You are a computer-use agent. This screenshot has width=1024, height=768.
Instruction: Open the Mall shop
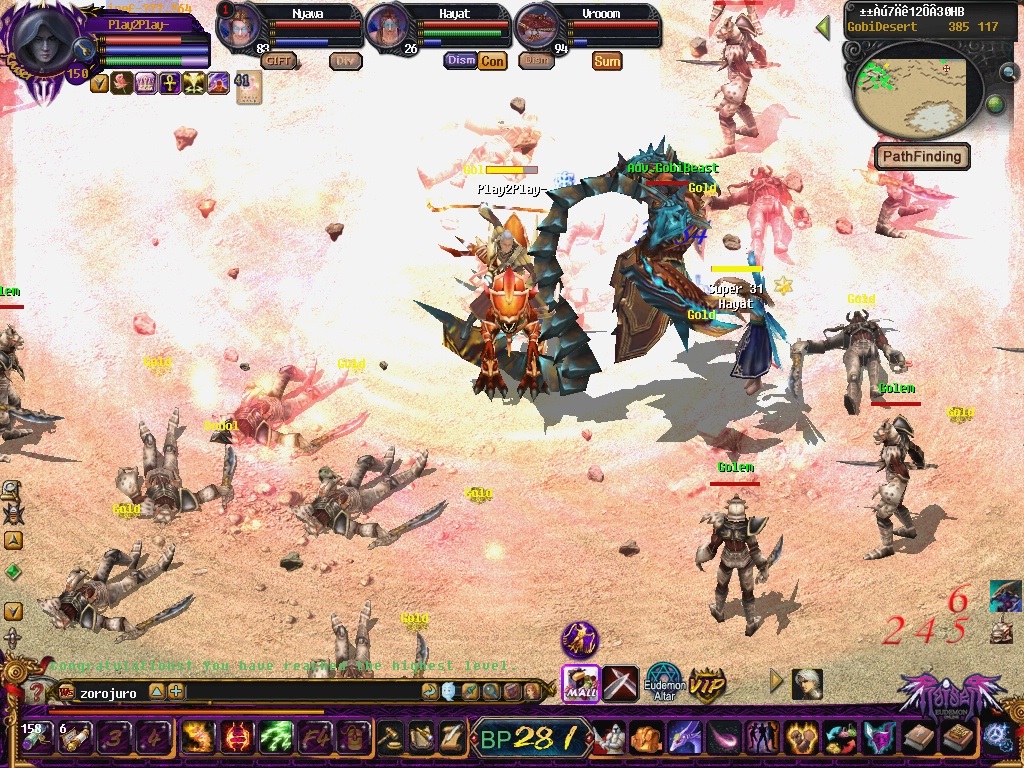coord(580,684)
